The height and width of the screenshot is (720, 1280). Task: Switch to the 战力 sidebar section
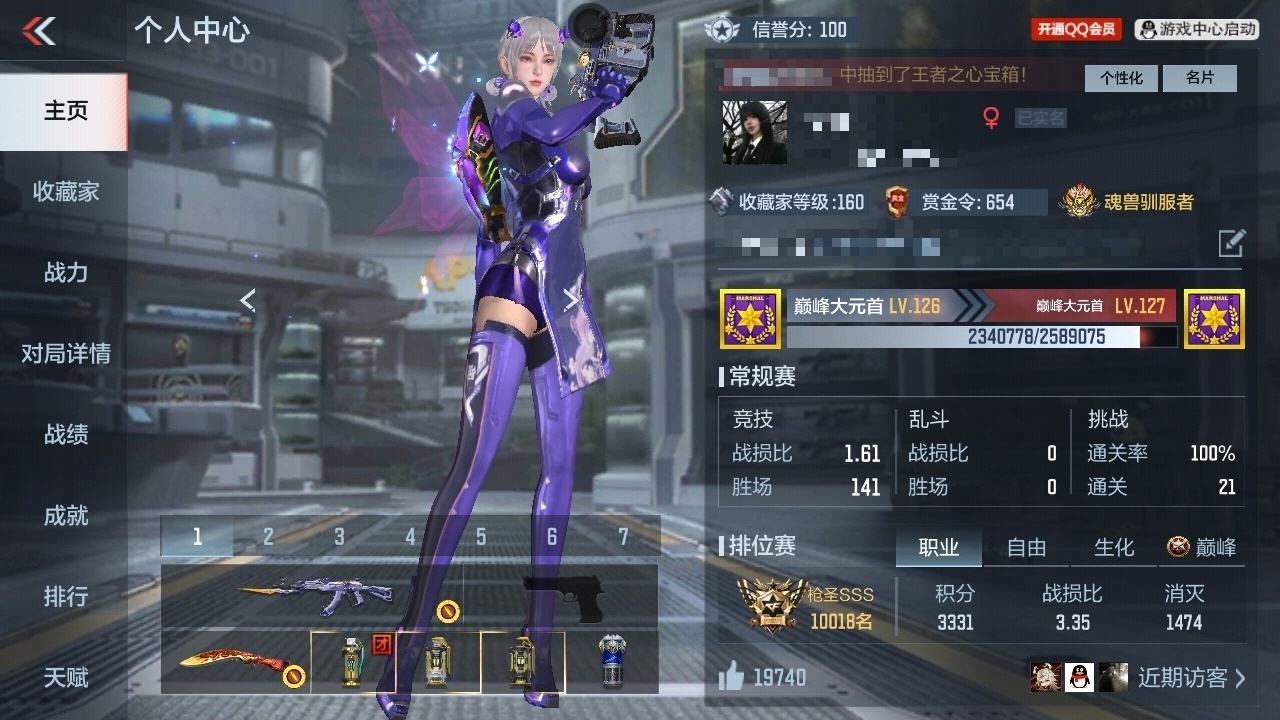(65, 272)
